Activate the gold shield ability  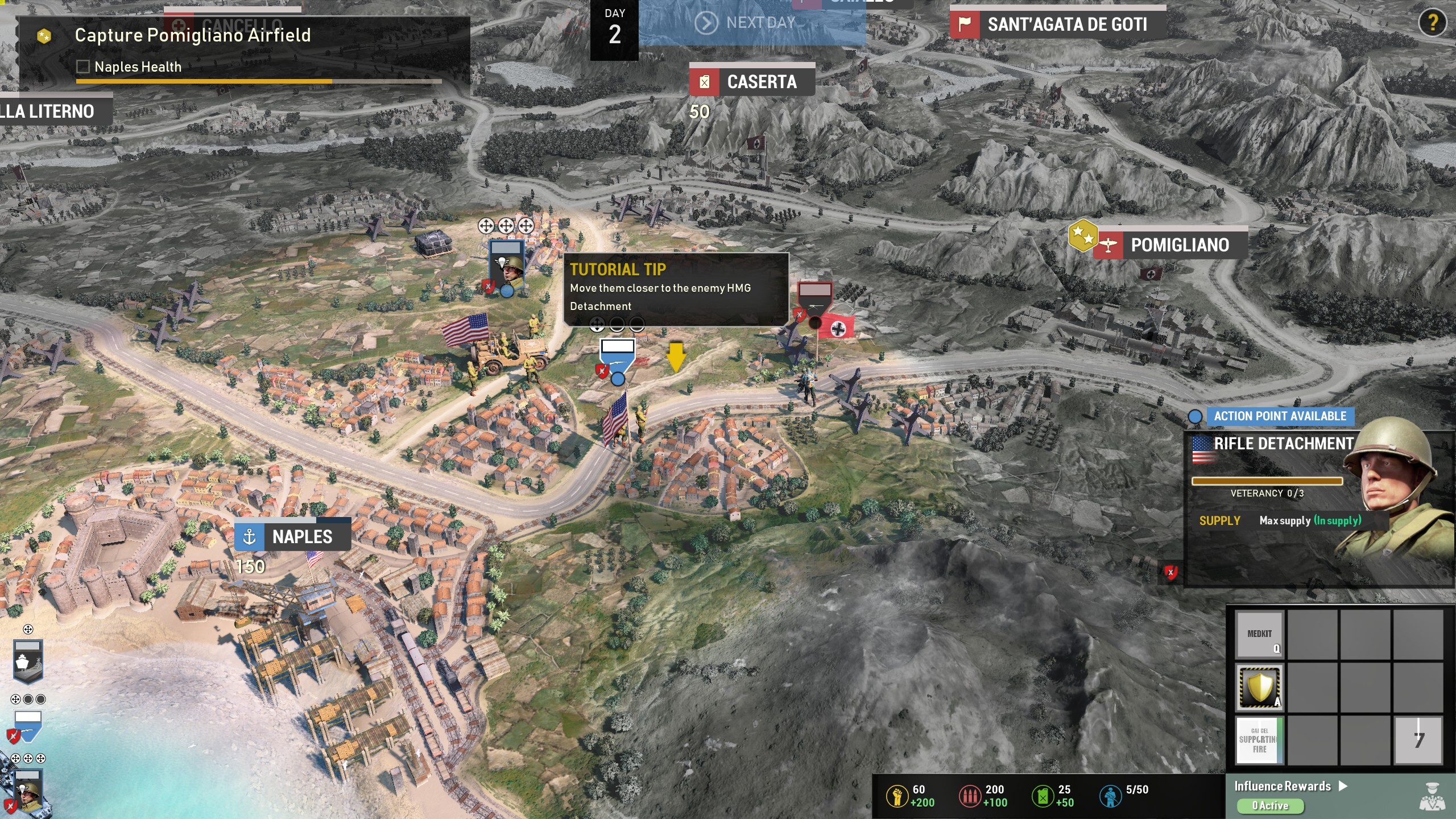(1260, 687)
